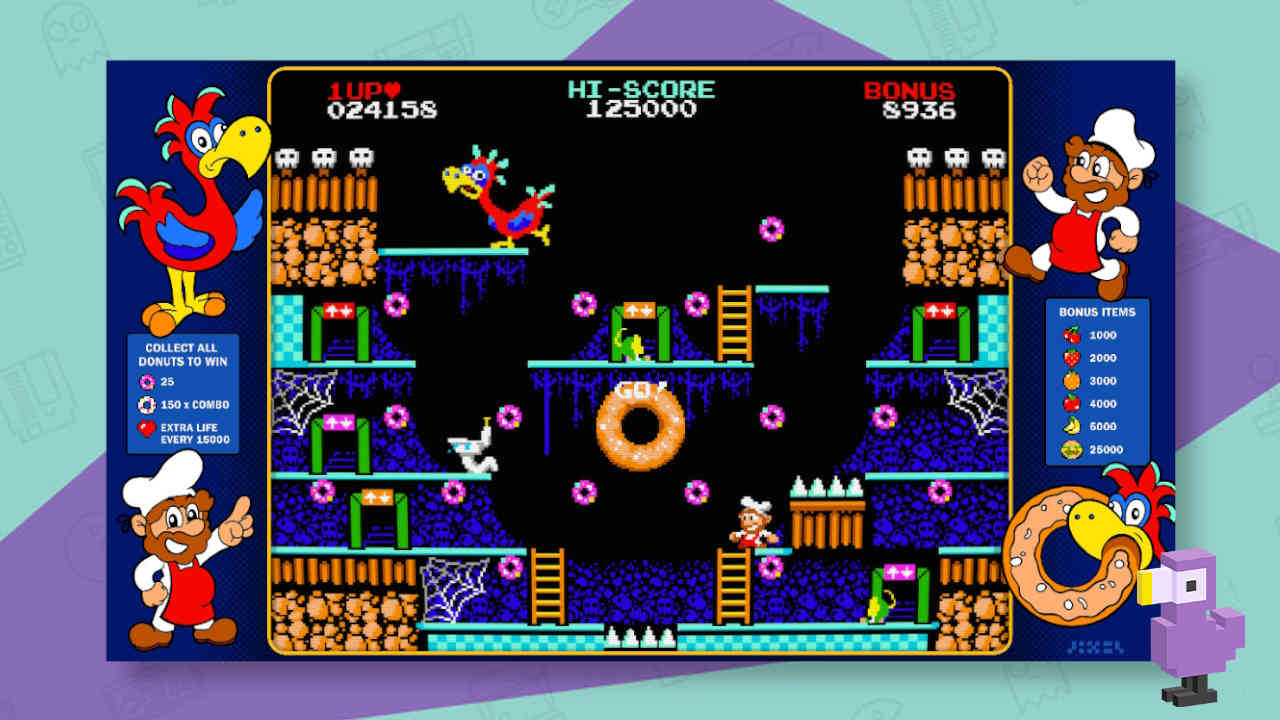Click the pink donut icon beside 25
Screen dimensions: 1280x720
pyautogui.click(x=148, y=382)
